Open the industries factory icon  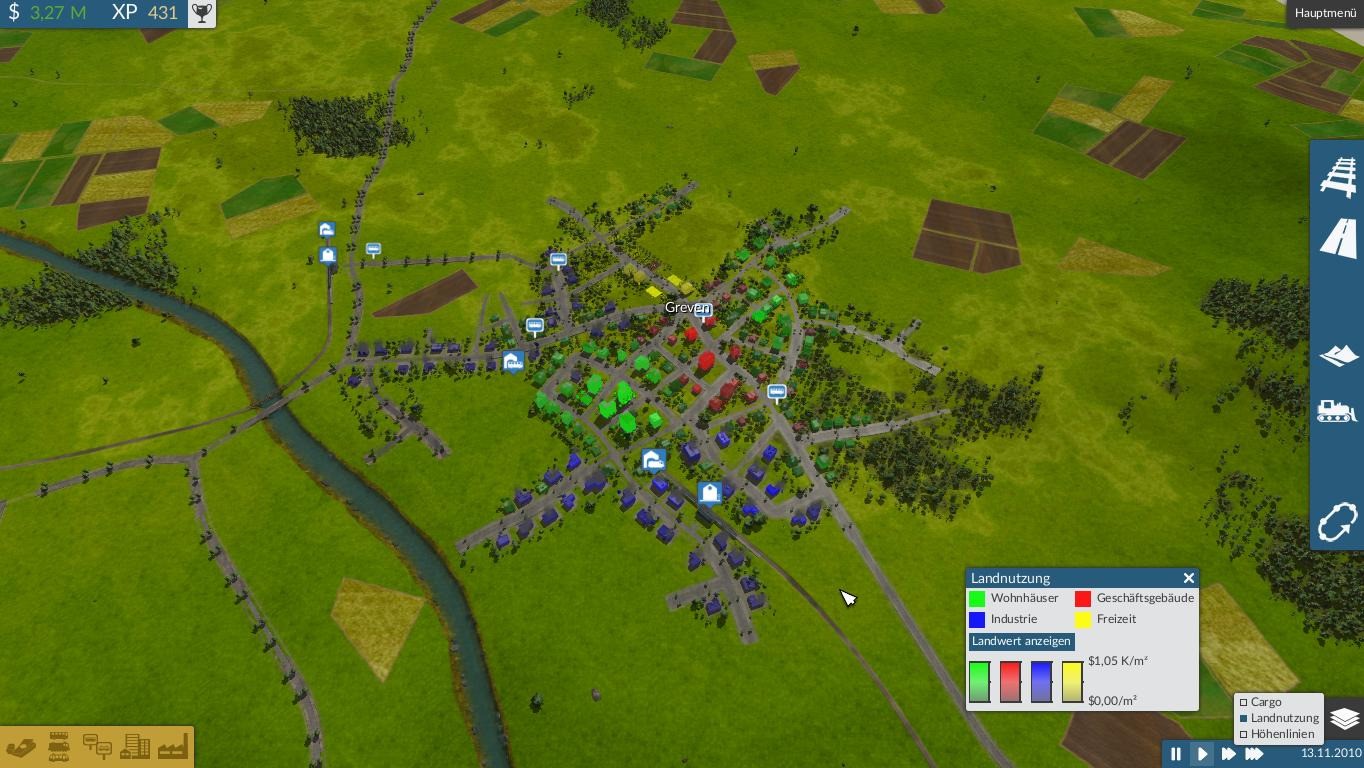(172, 747)
